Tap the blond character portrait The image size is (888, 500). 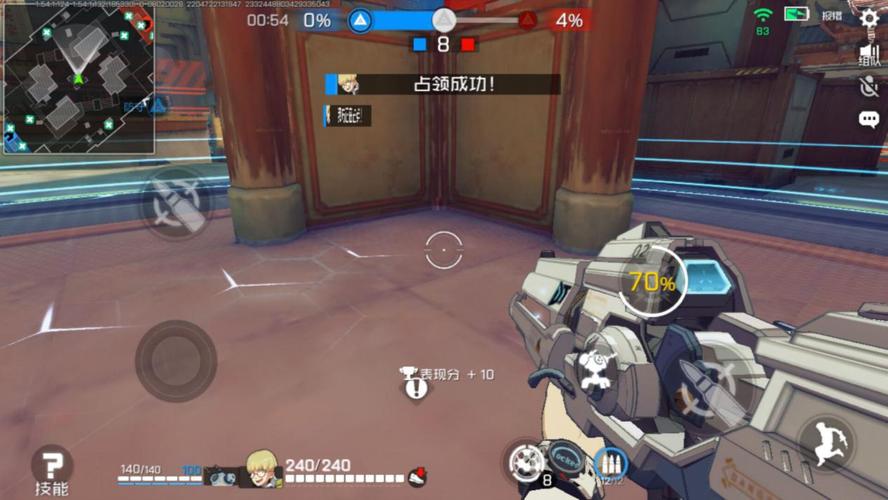[x=263, y=469]
